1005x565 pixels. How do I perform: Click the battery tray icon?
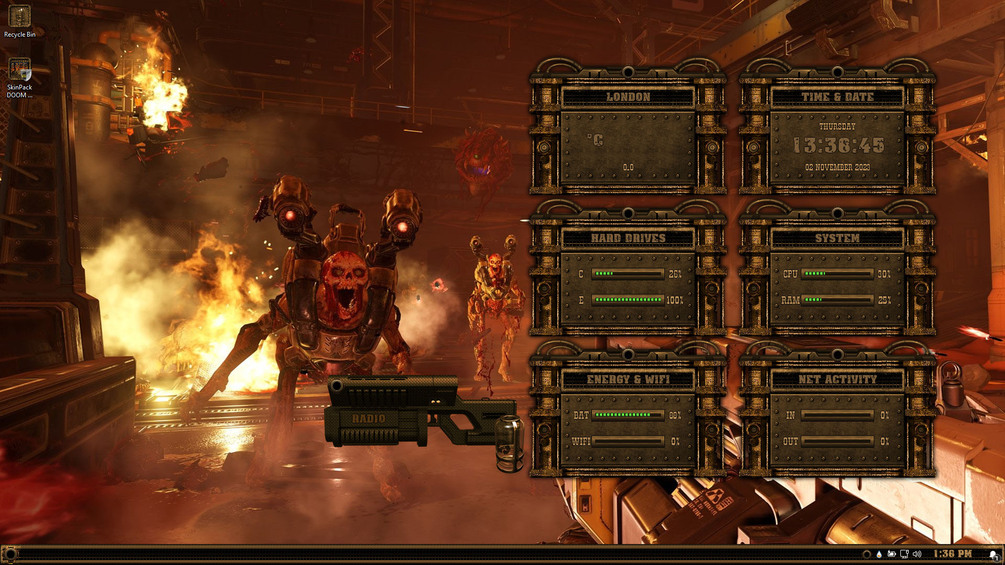tap(891, 554)
